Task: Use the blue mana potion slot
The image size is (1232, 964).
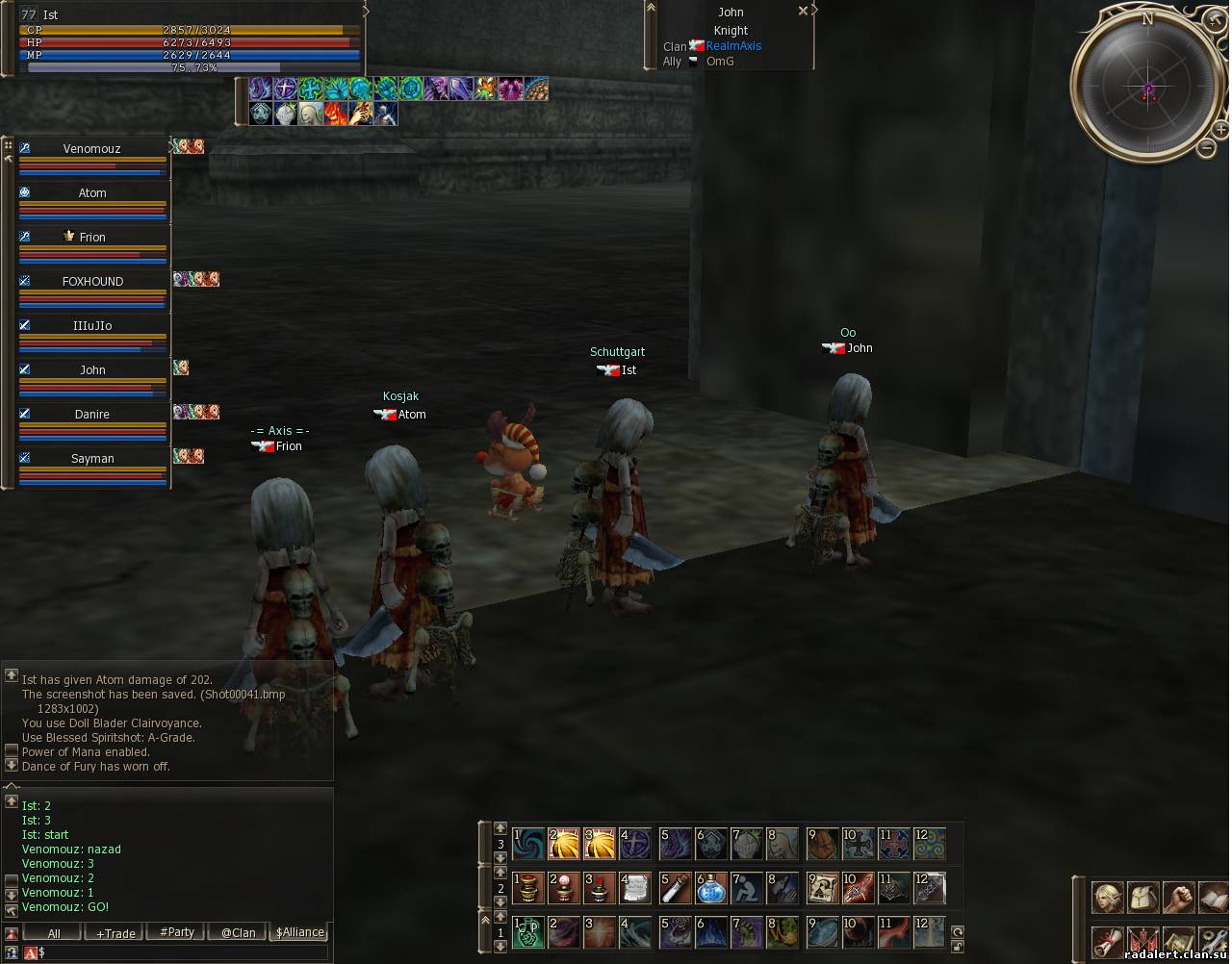Action: click(712, 888)
